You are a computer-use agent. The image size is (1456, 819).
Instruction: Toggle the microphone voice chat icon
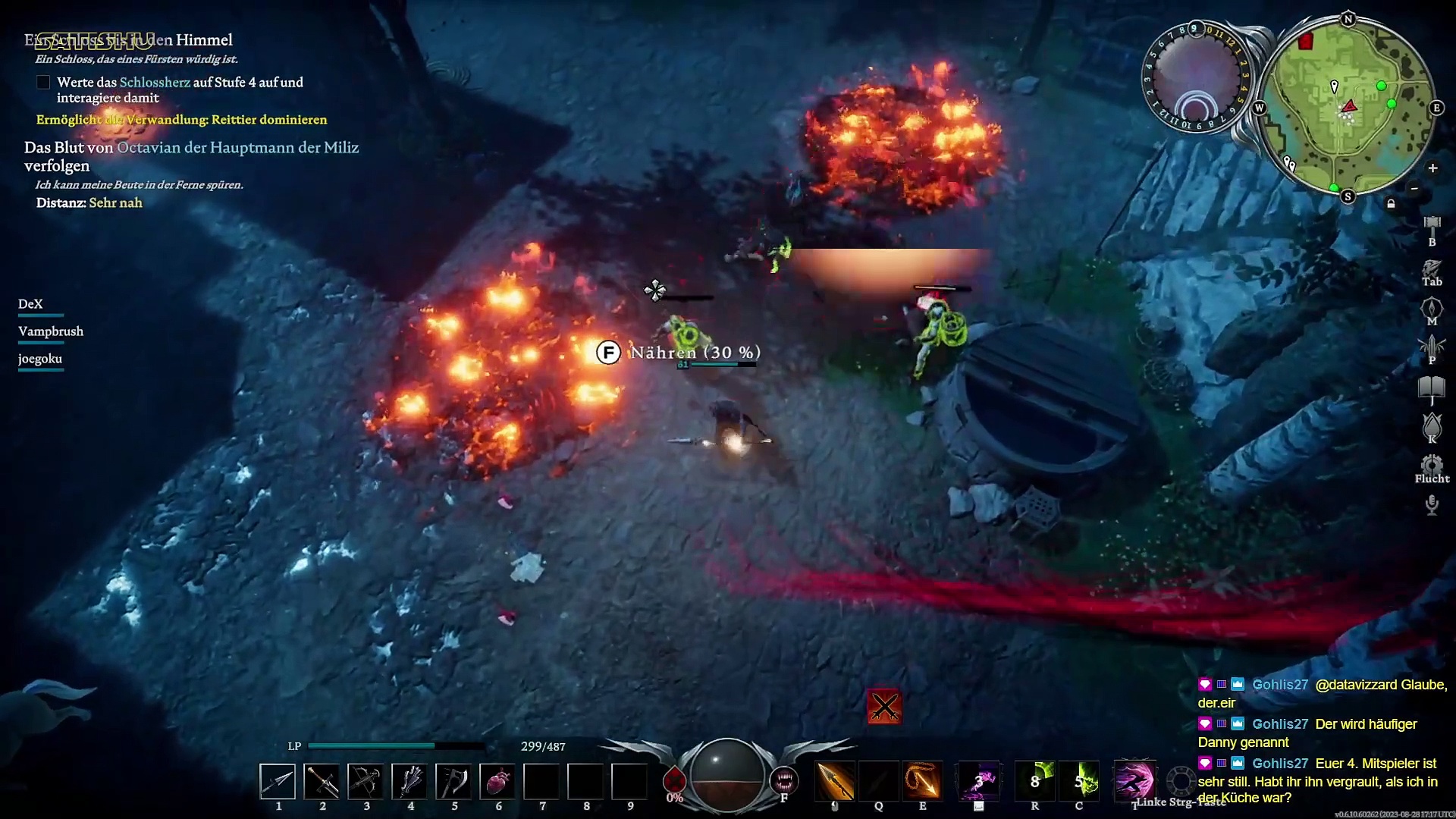1432,504
